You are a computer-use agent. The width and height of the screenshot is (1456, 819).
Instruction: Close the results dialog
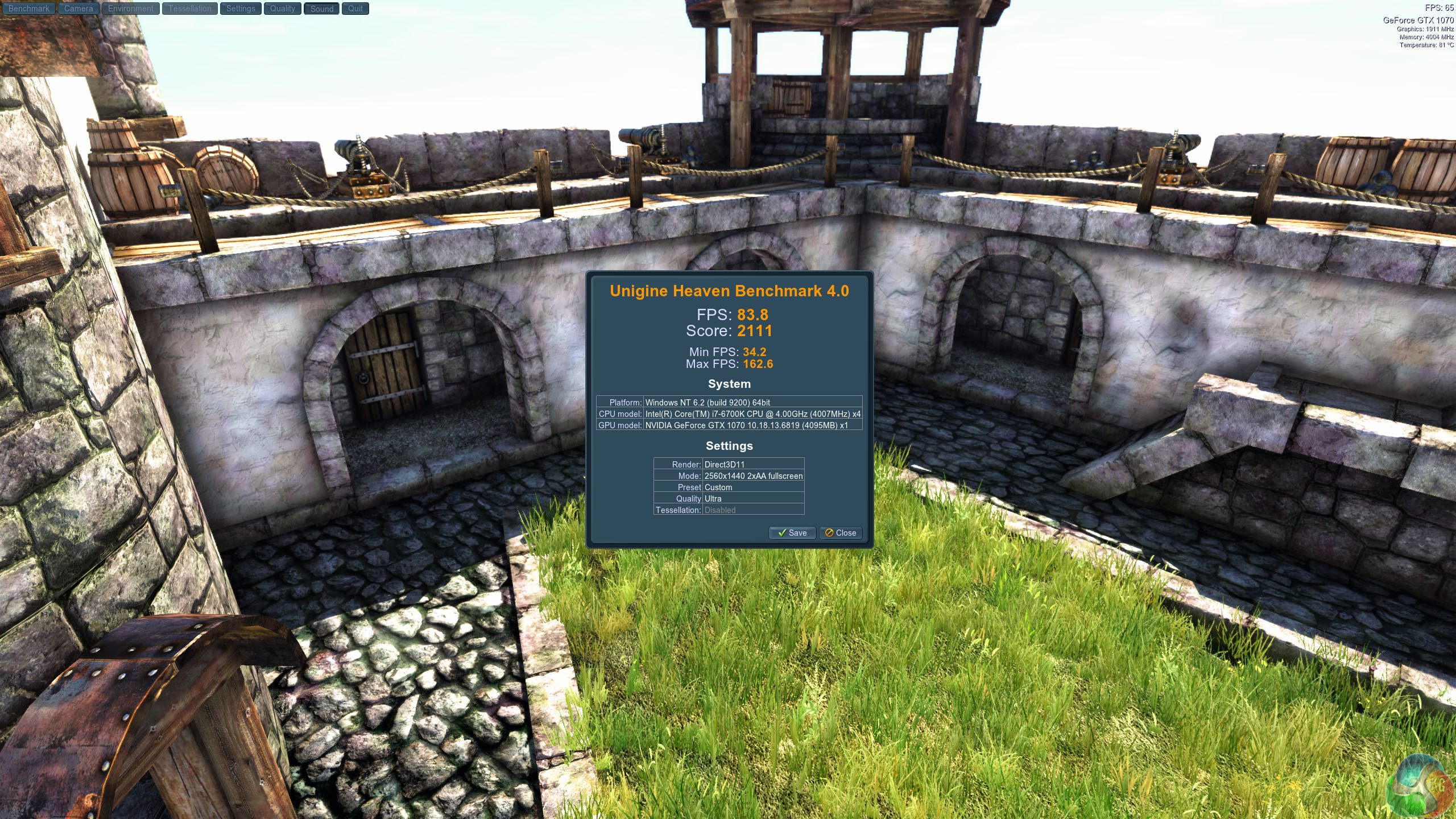click(x=841, y=533)
